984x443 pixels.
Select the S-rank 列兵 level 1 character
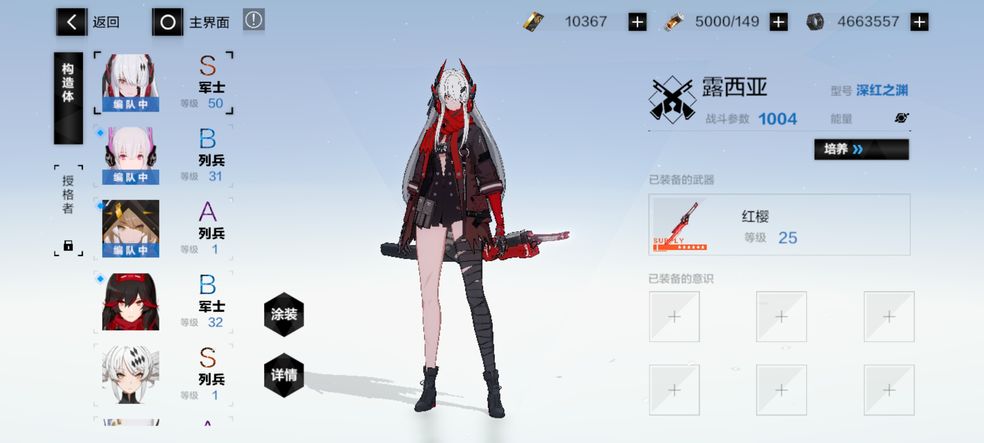[x=165, y=373]
